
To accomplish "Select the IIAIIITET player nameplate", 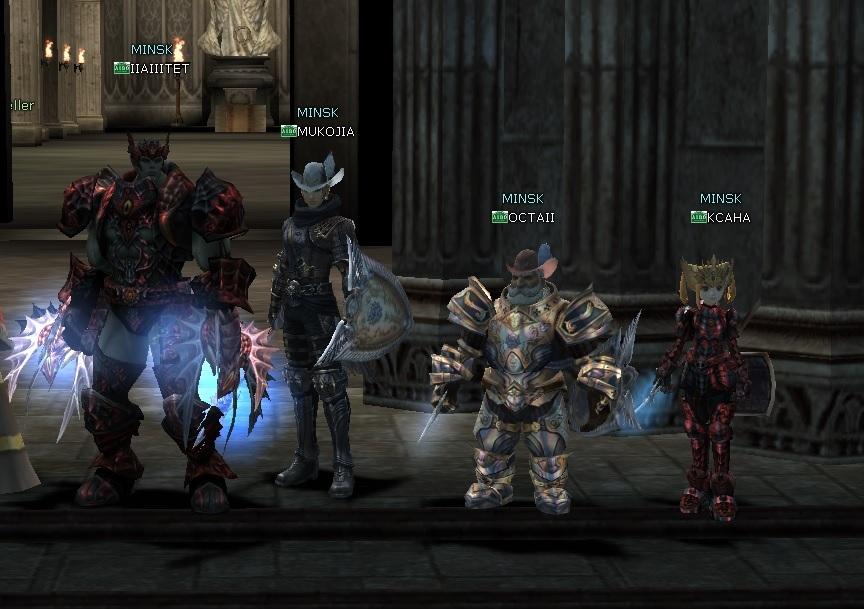I will 159,69.
